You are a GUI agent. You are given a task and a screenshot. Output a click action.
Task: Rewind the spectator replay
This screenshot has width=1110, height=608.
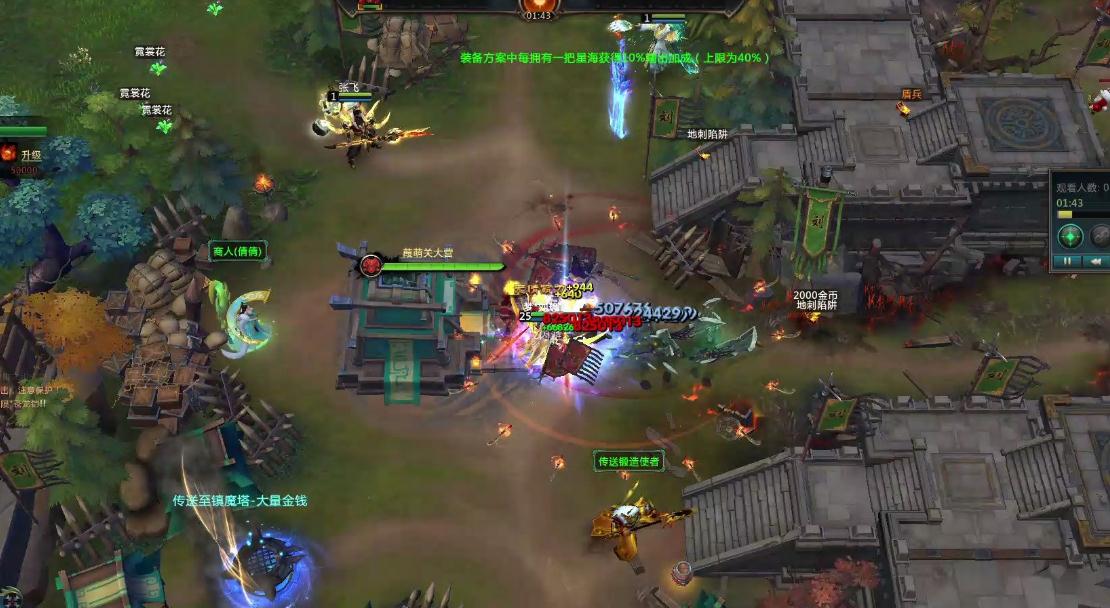click(x=1093, y=261)
